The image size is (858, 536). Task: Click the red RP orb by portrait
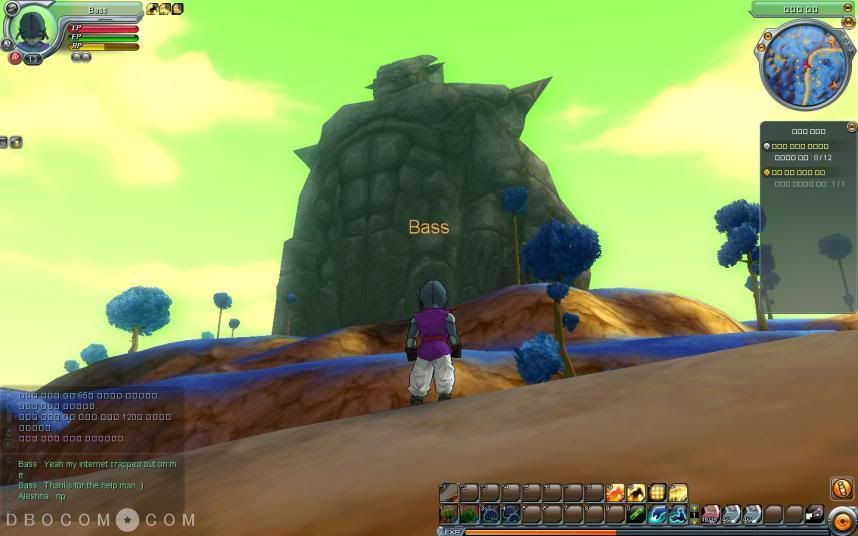tap(15, 58)
